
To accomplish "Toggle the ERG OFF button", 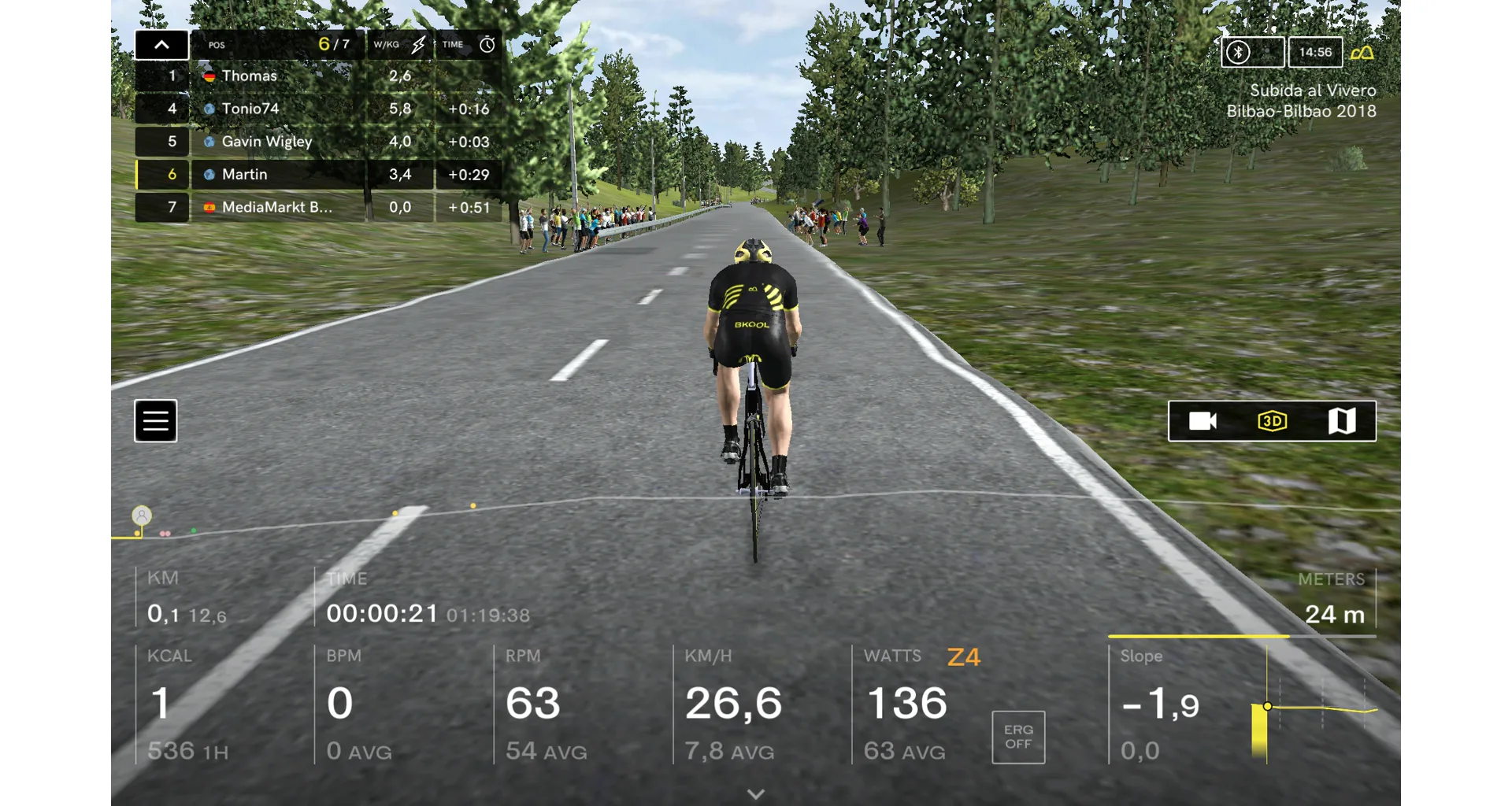I will tap(1018, 738).
